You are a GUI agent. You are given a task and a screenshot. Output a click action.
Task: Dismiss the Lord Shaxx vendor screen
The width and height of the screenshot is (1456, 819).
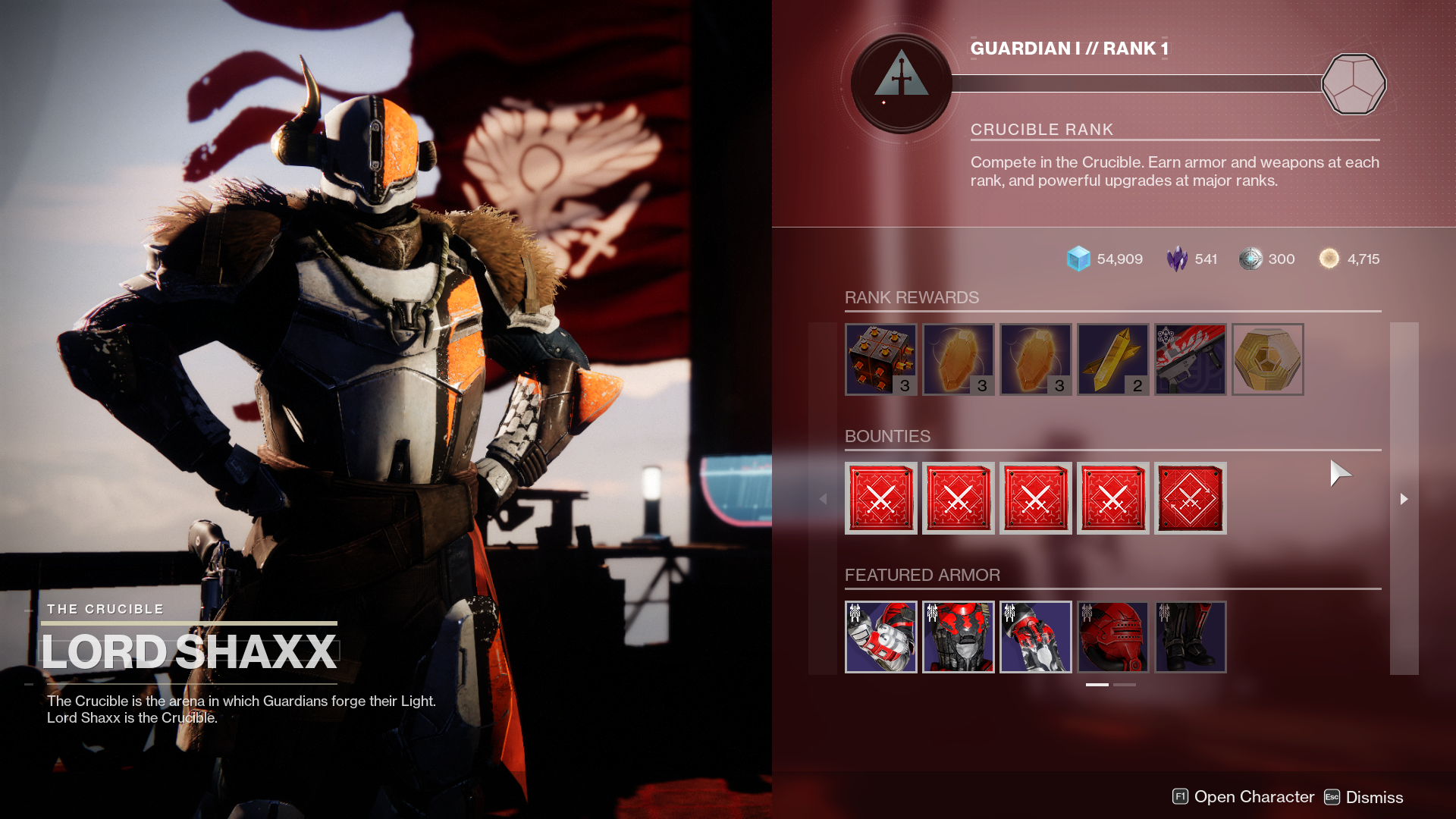(1332, 797)
